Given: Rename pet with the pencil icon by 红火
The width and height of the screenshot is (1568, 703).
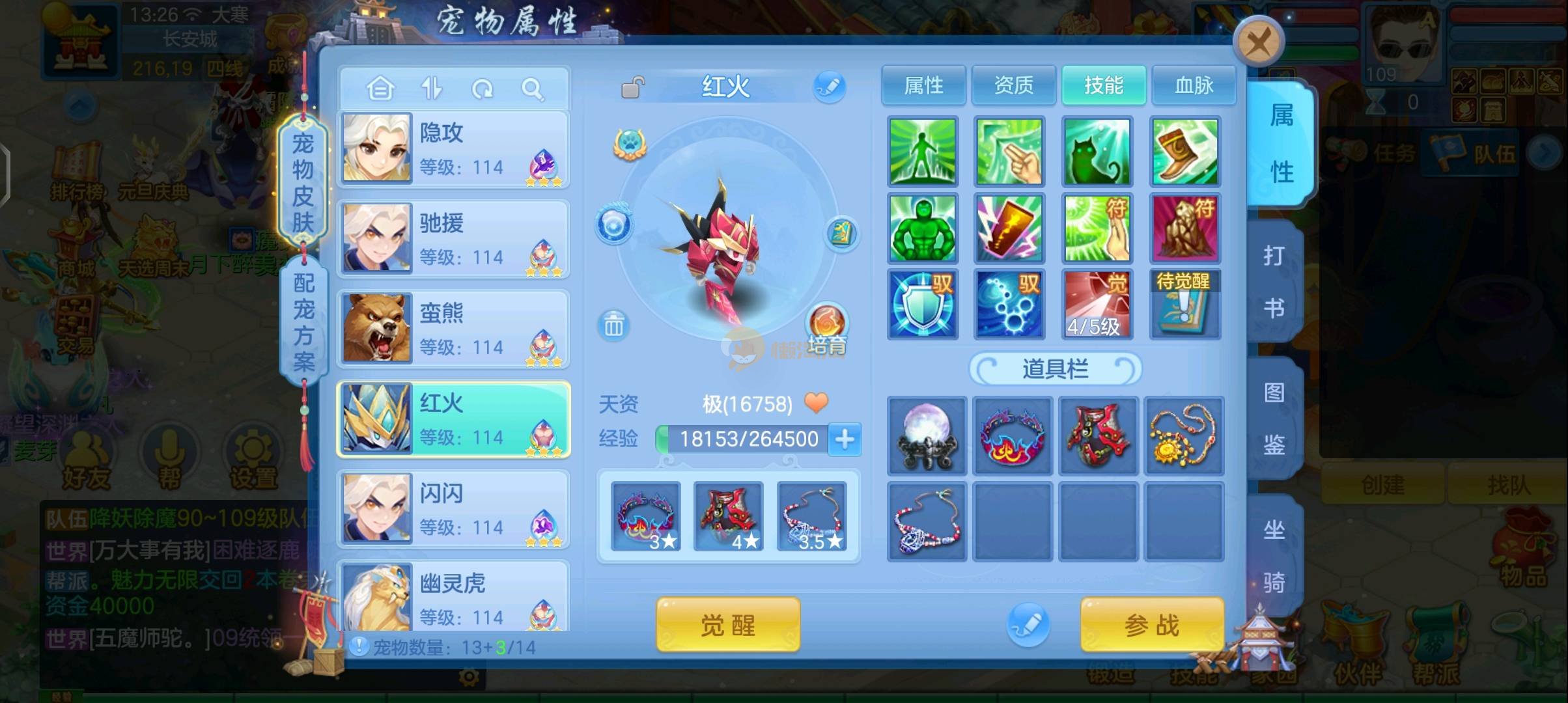Looking at the screenshot, I should pyautogui.click(x=829, y=87).
